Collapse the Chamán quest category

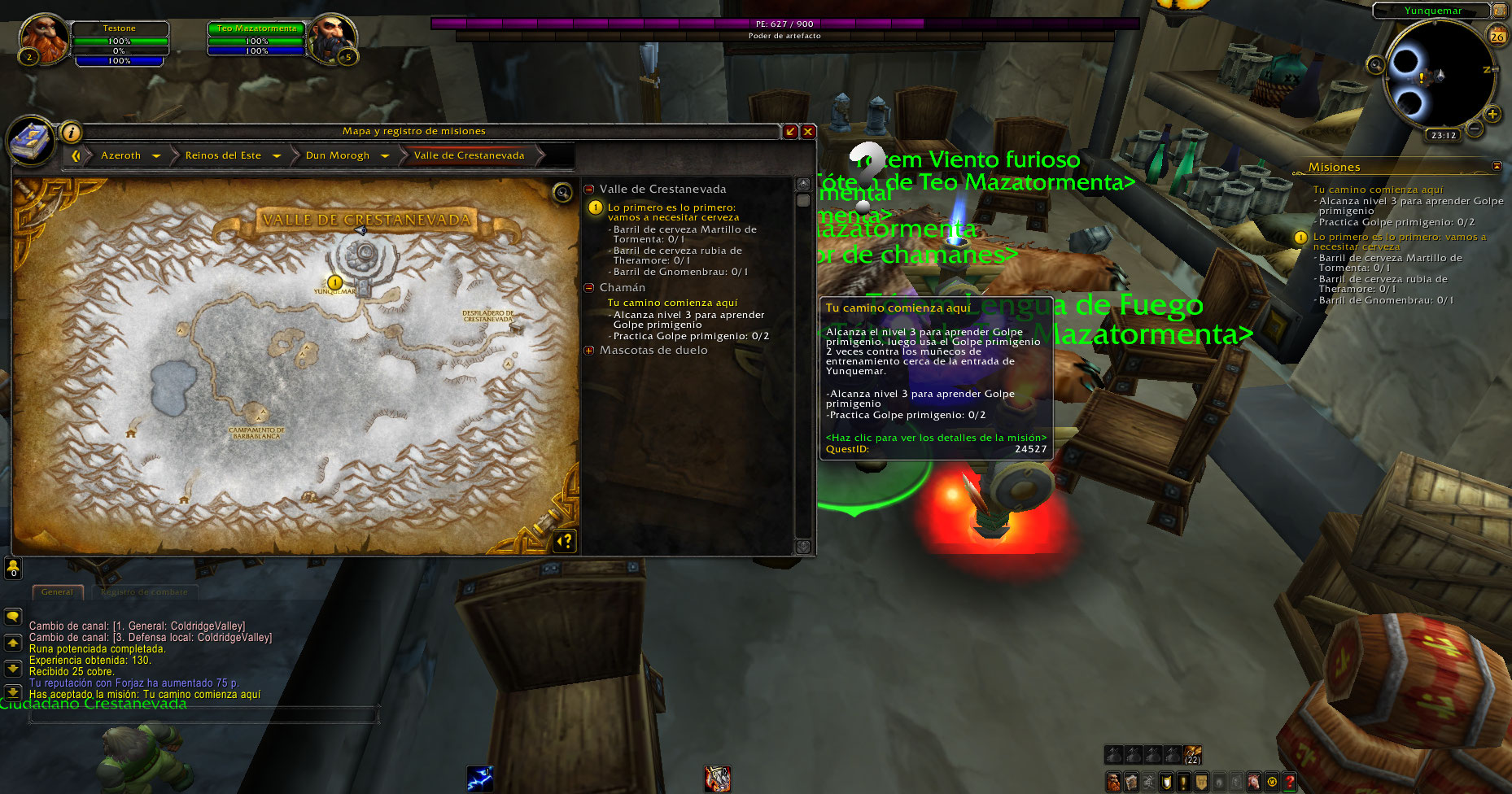pos(589,287)
